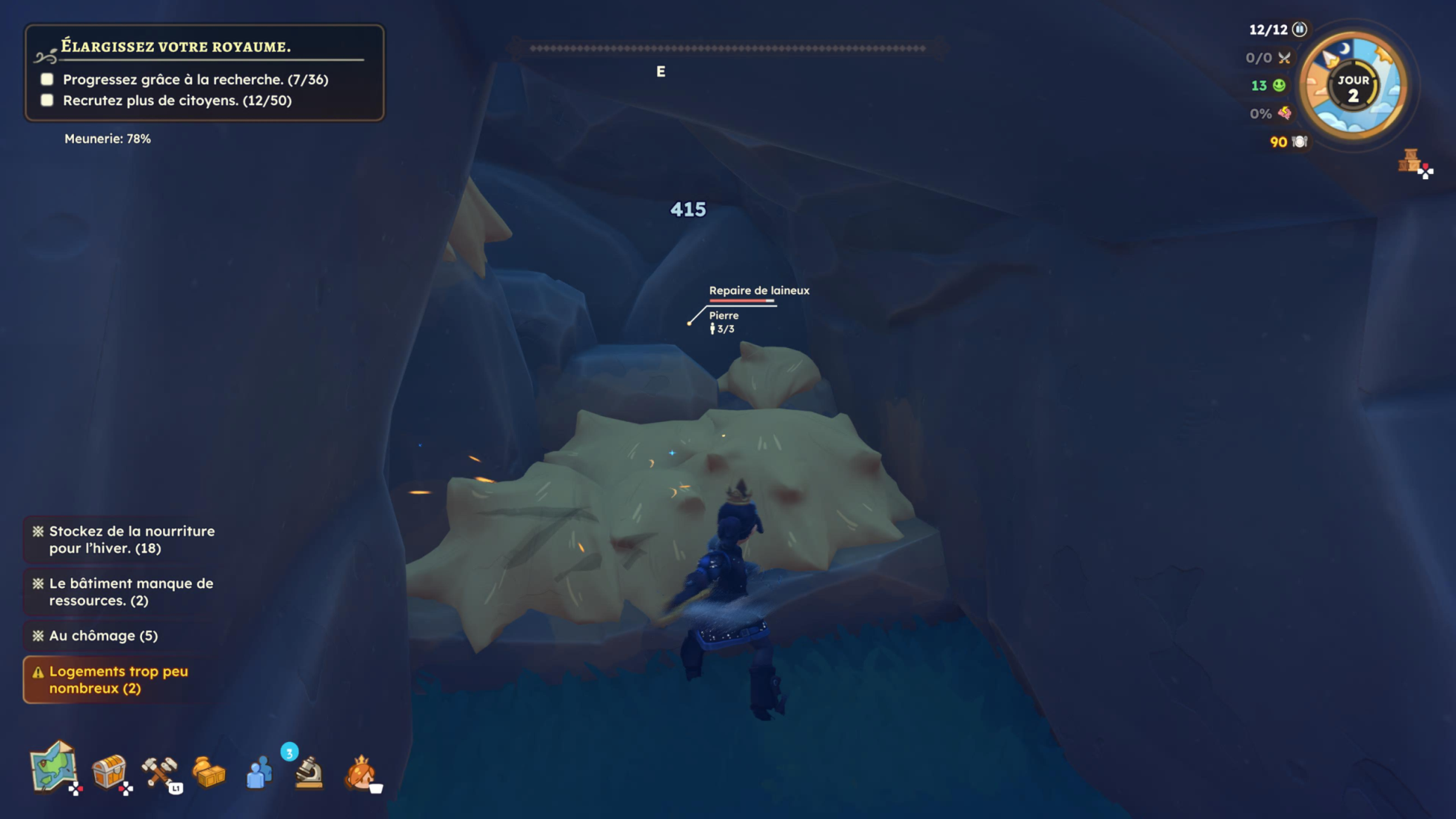This screenshot has height=819, width=1456.
Task: Open the citizens management icon
Action: [258, 773]
